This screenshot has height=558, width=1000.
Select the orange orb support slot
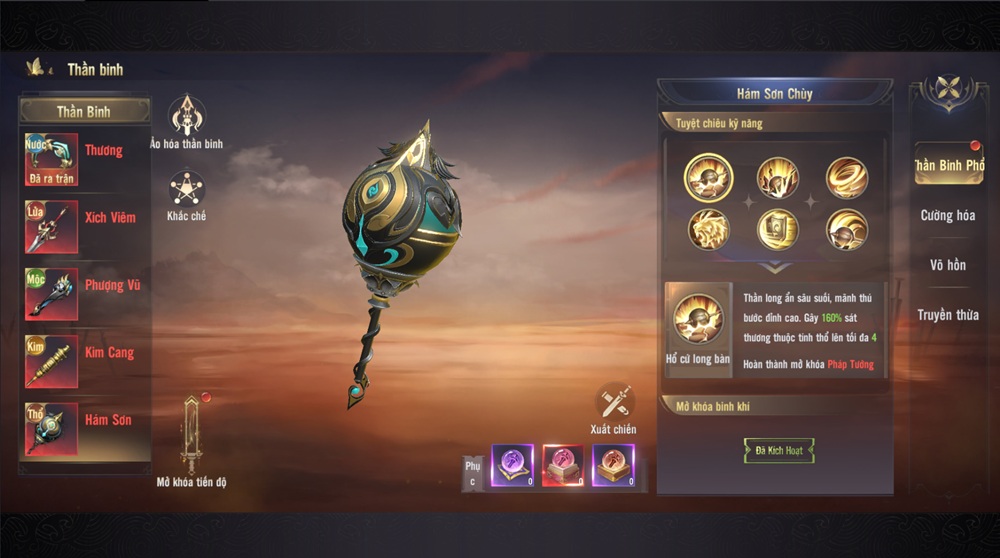pyautogui.click(x=613, y=466)
